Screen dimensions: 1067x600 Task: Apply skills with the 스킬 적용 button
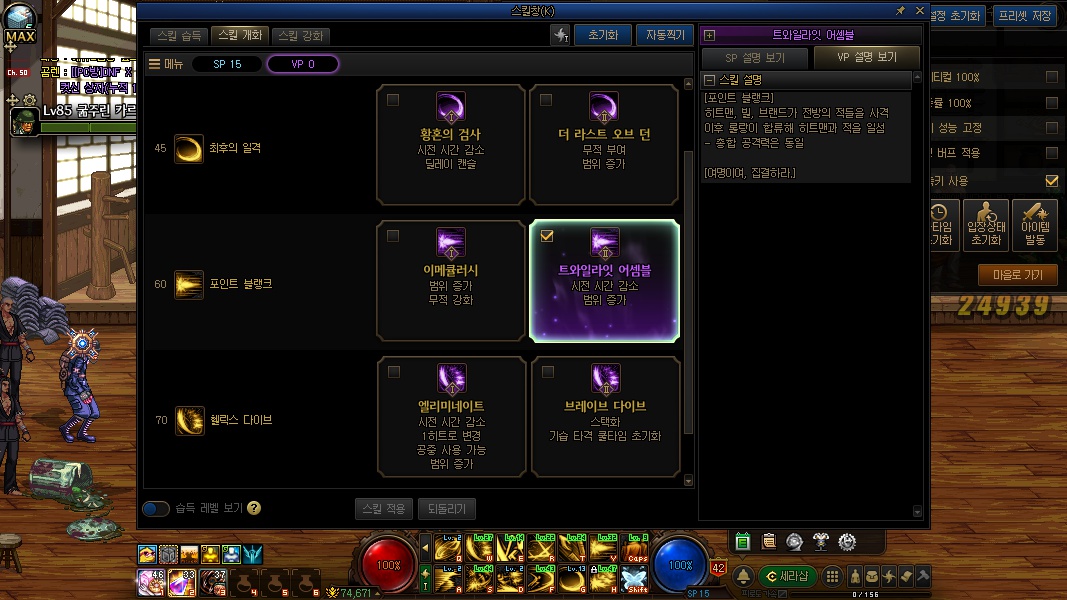383,509
